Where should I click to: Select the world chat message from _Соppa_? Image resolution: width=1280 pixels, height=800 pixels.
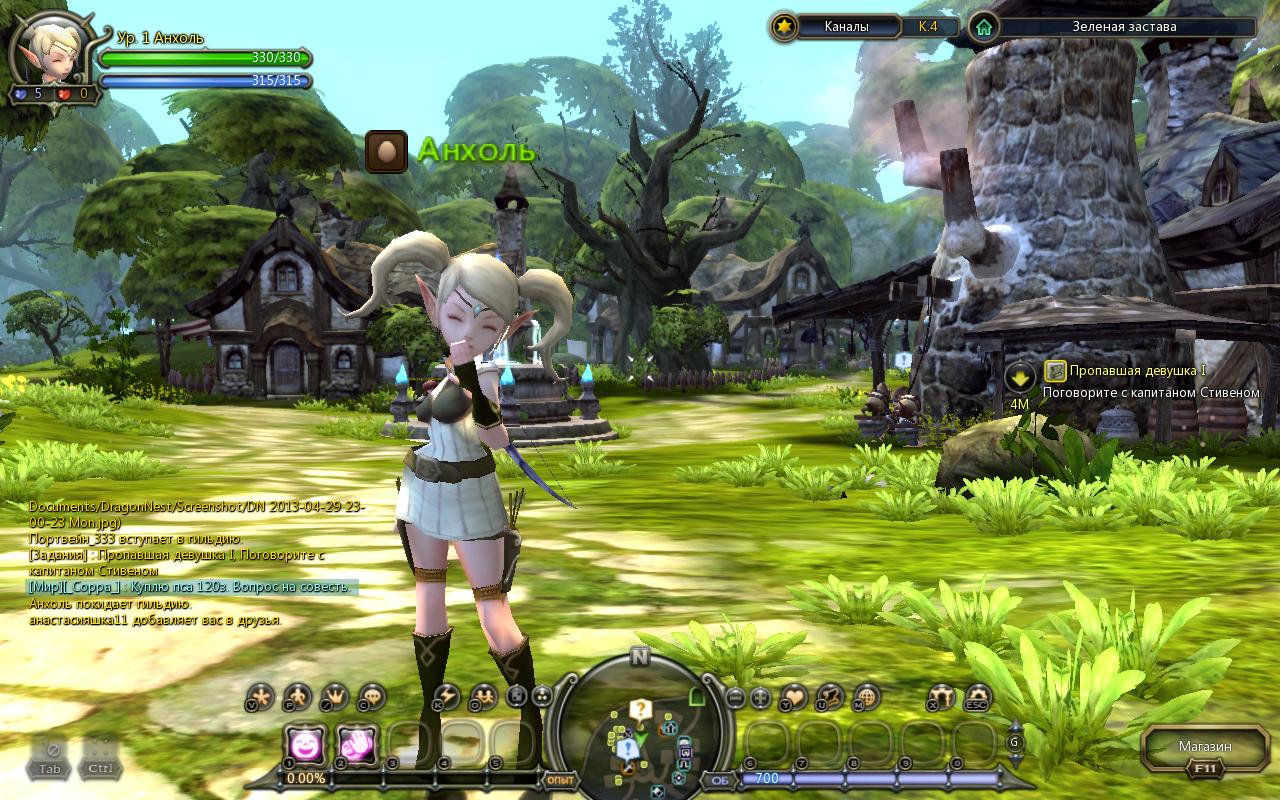pos(192,587)
